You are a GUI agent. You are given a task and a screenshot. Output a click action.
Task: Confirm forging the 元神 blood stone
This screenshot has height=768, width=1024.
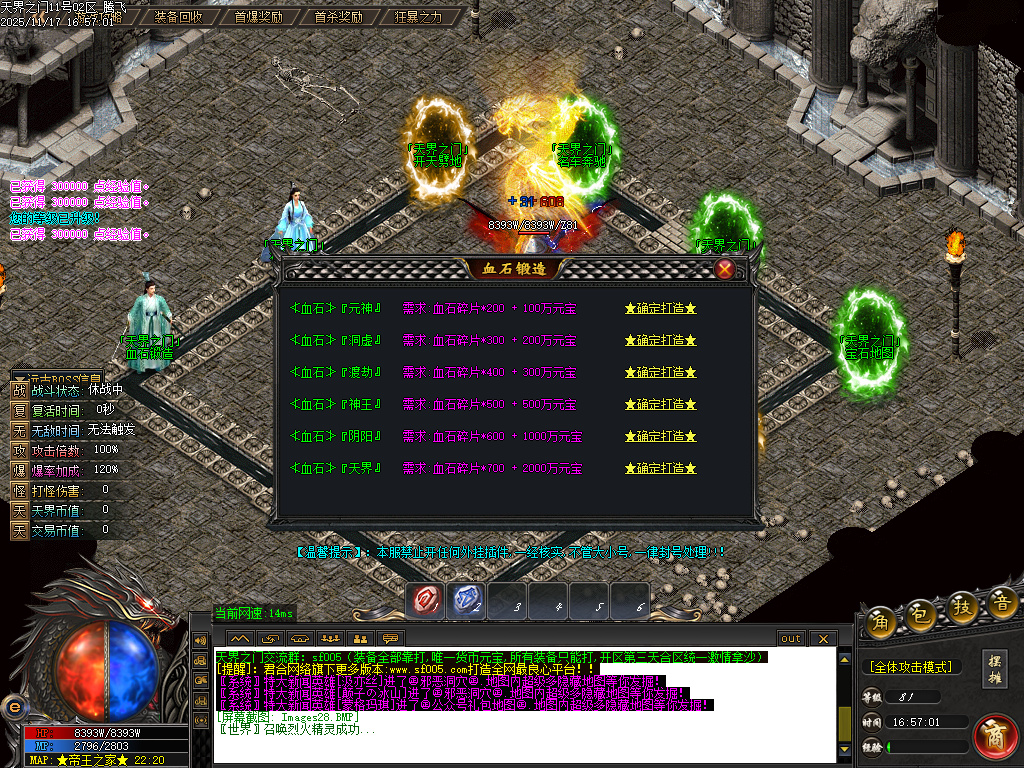(660, 308)
